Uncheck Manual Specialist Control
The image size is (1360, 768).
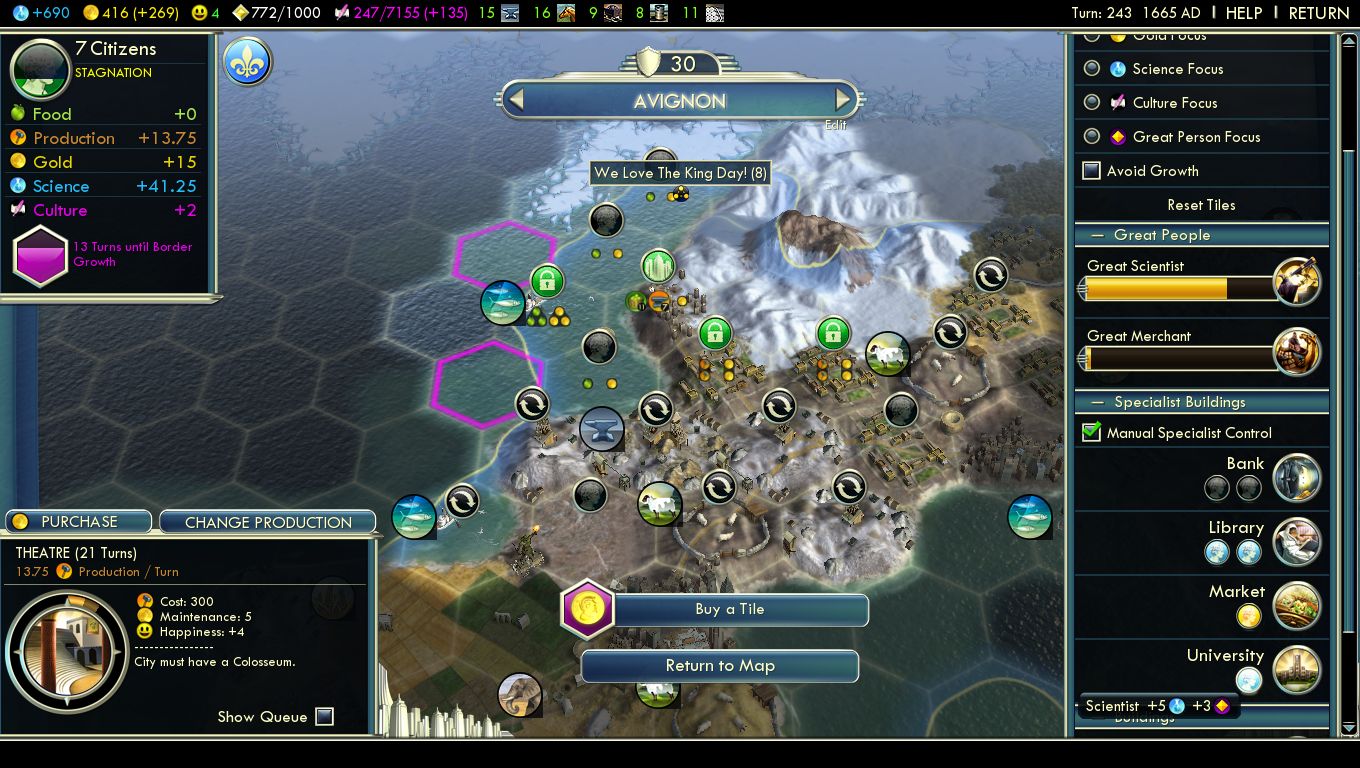[1092, 433]
